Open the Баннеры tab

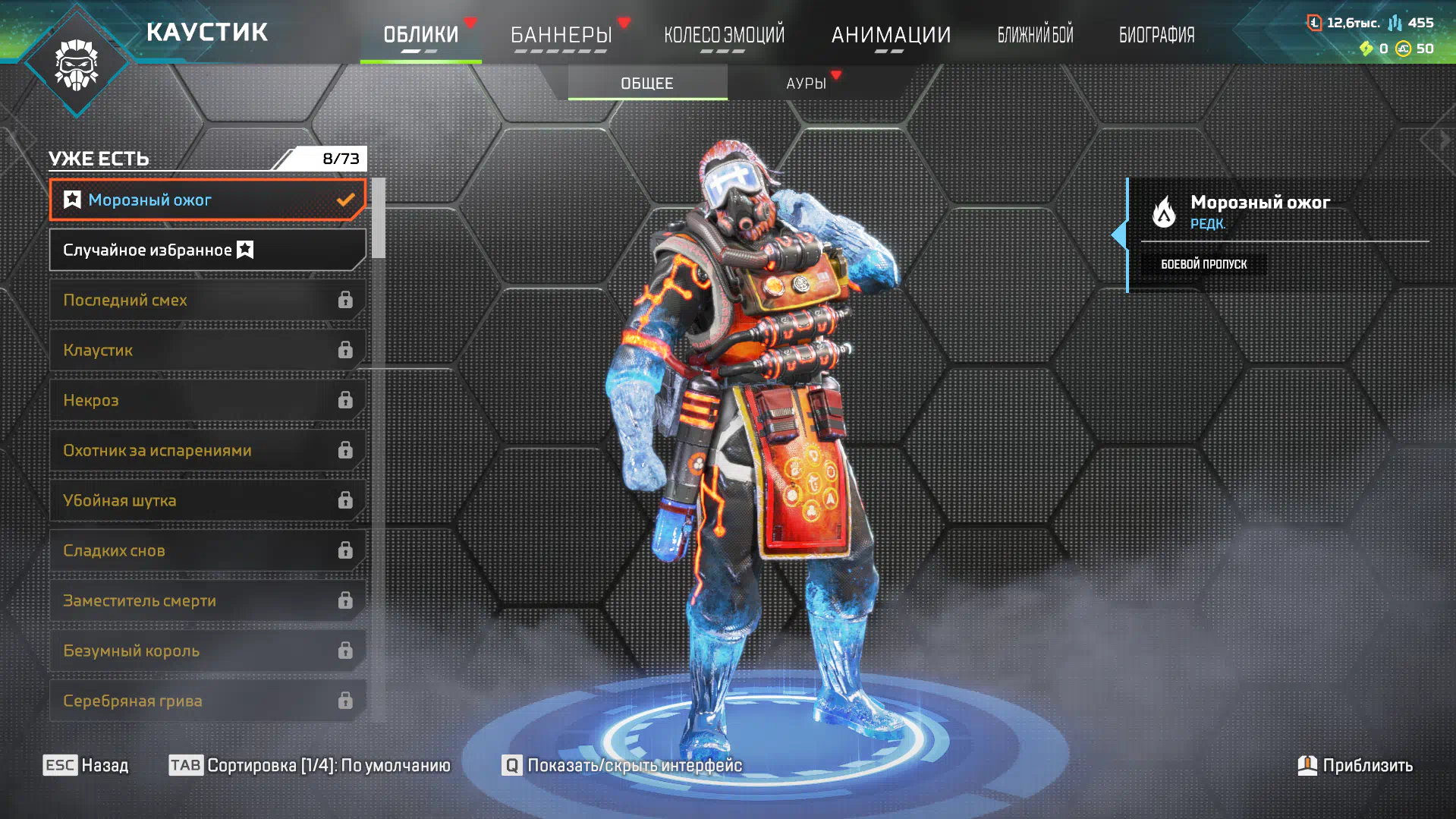point(561,35)
